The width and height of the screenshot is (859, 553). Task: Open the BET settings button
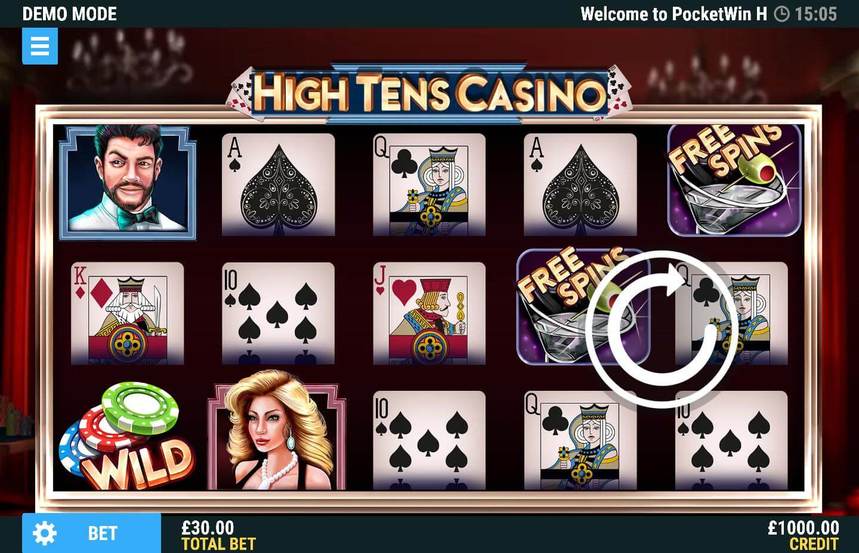(91, 533)
